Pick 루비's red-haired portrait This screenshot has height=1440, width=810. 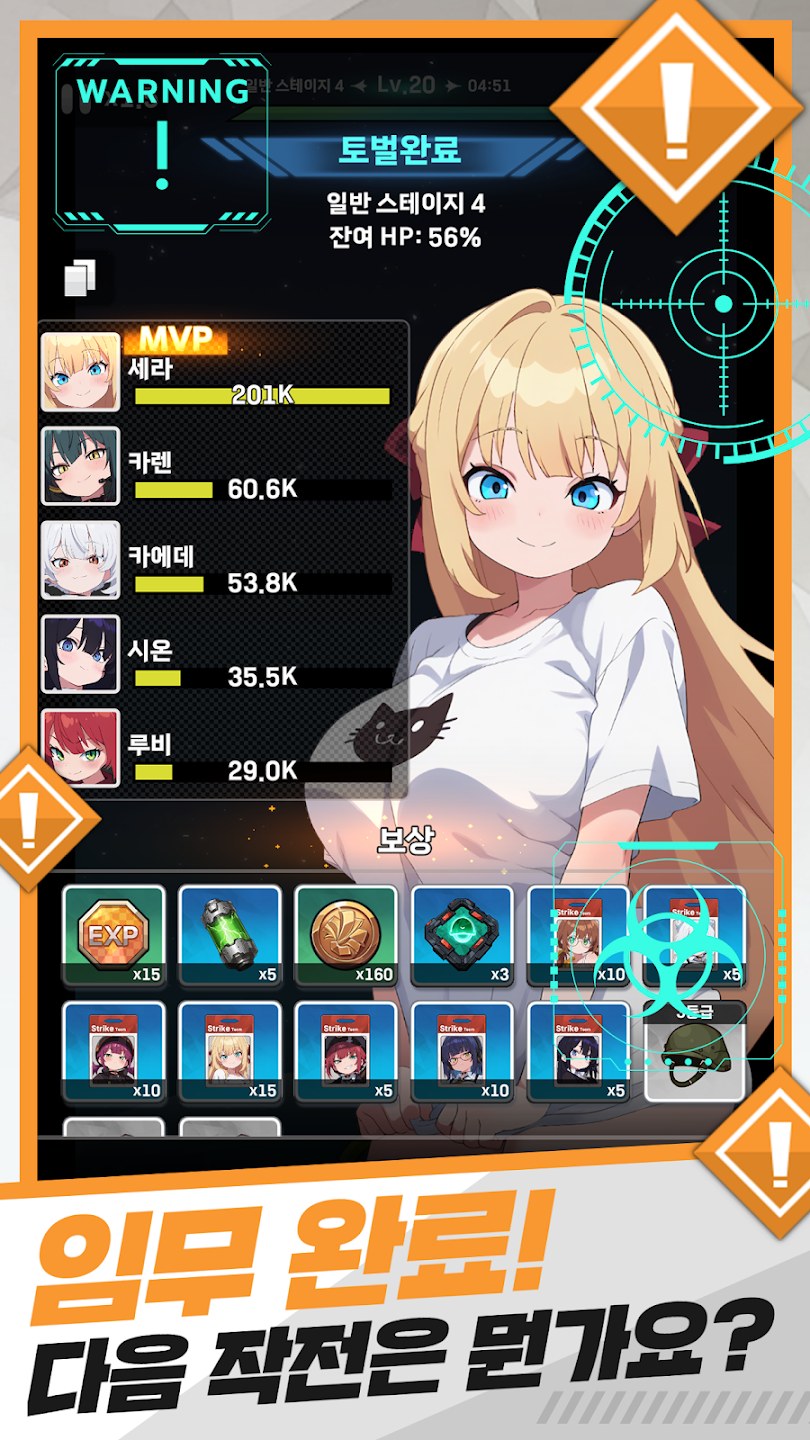(x=80, y=748)
